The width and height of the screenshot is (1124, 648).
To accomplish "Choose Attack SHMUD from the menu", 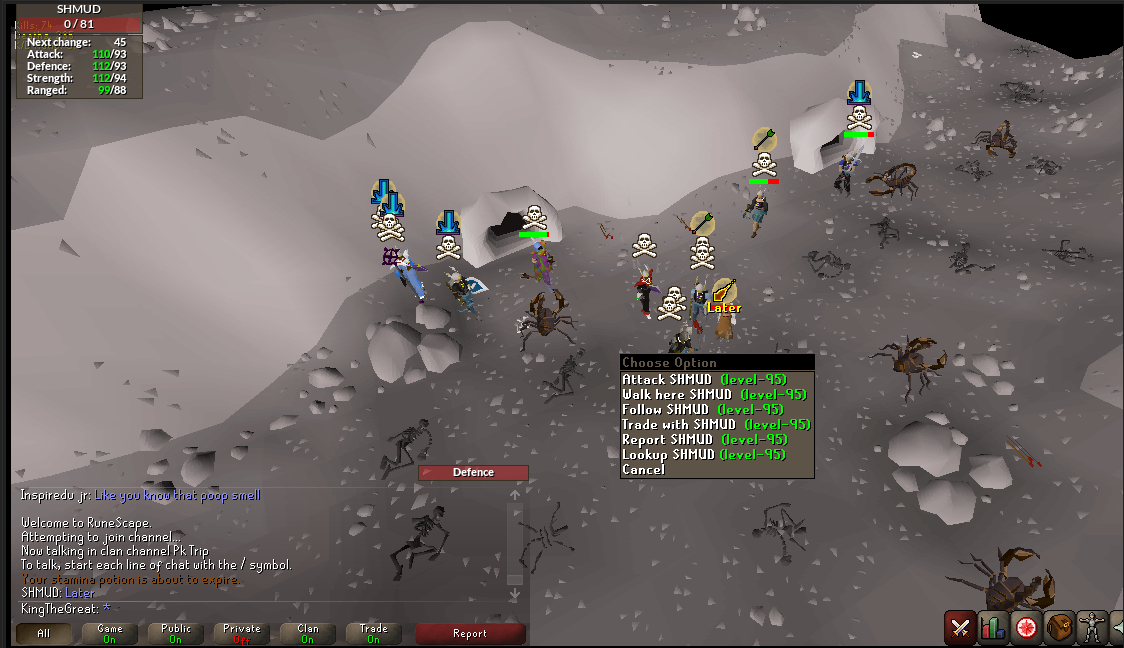I will click(x=704, y=380).
